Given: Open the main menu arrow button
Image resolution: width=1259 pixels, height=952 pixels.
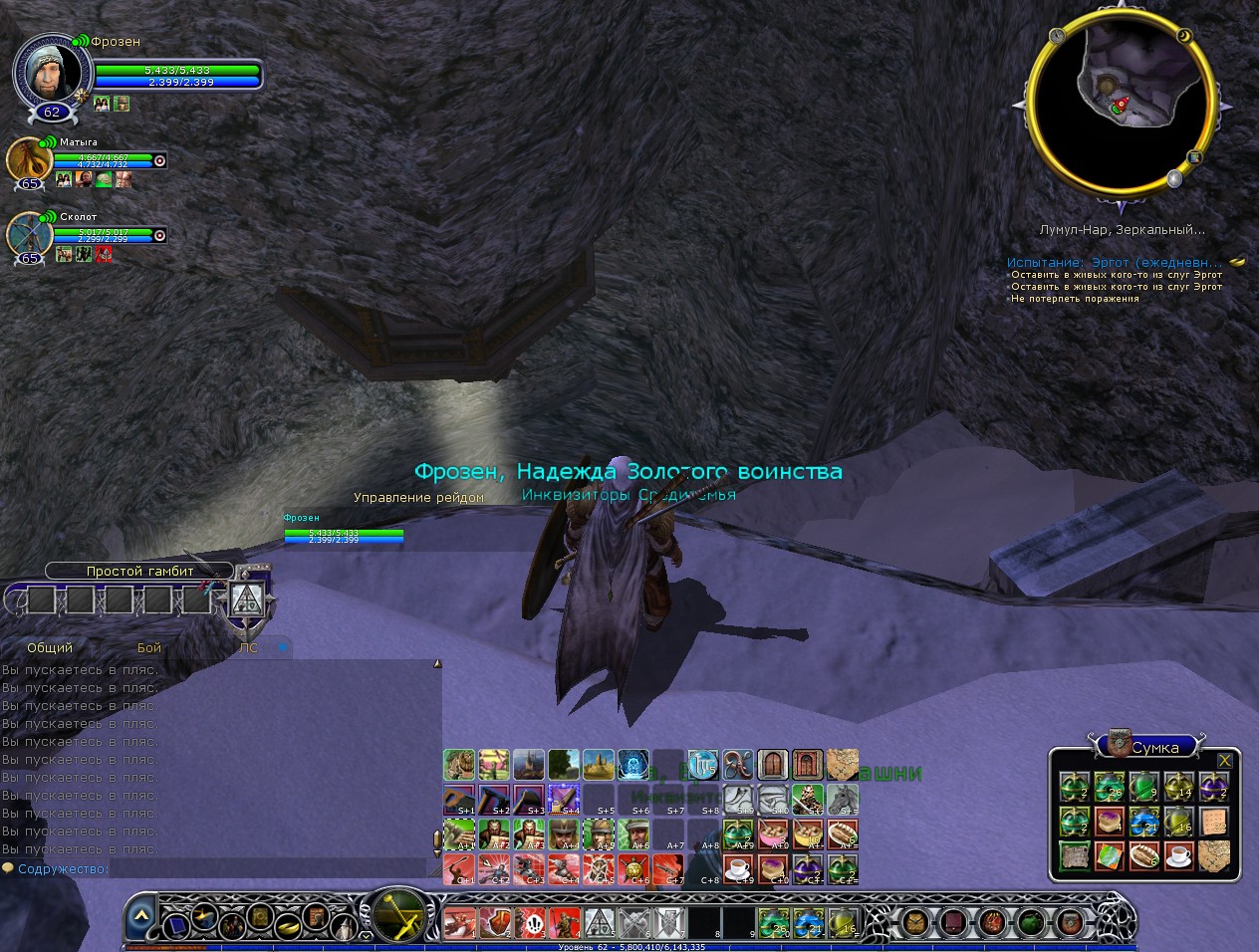Looking at the screenshot, I should [141, 915].
